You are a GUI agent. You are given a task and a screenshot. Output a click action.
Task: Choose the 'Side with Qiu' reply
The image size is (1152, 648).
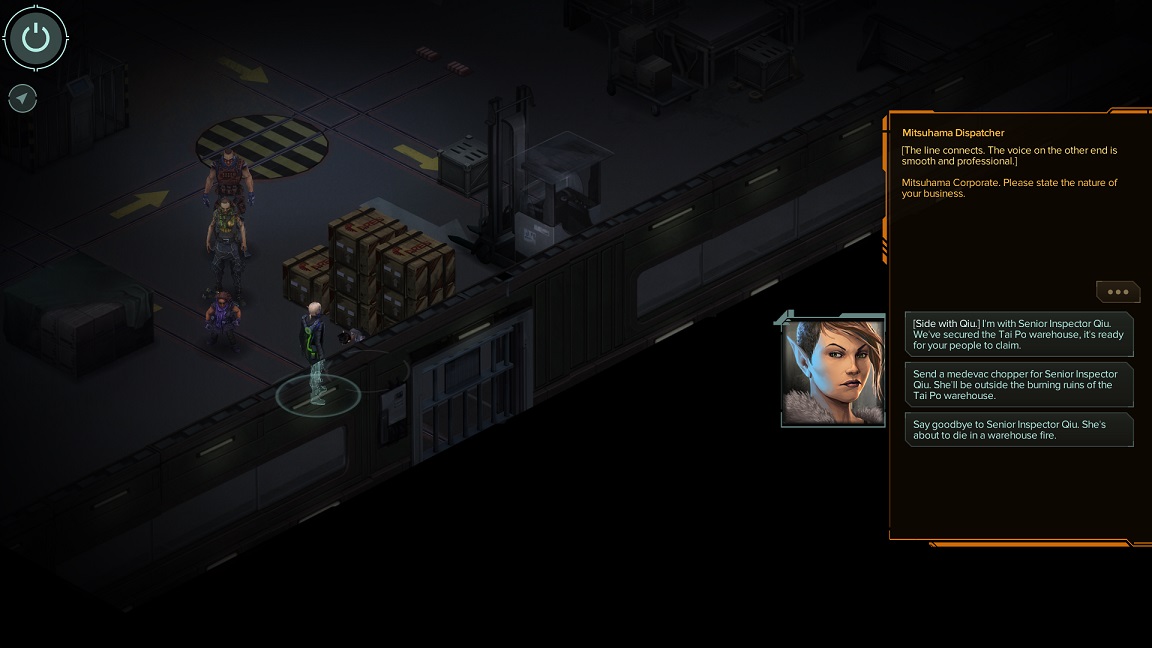pos(1018,334)
